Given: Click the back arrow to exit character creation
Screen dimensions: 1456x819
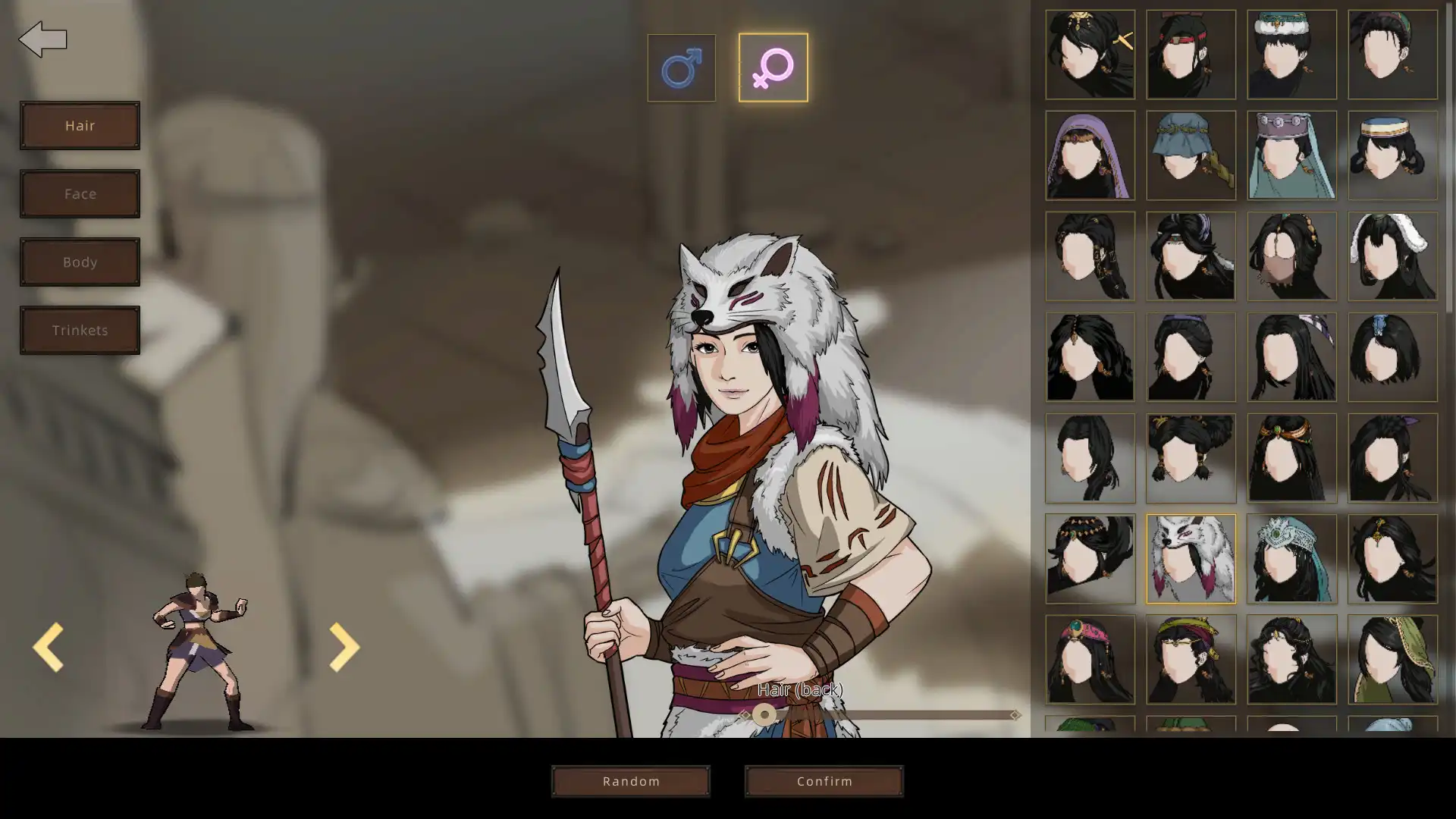Looking at the screenshot, I should pyautogui.click(x=43, y=38).
